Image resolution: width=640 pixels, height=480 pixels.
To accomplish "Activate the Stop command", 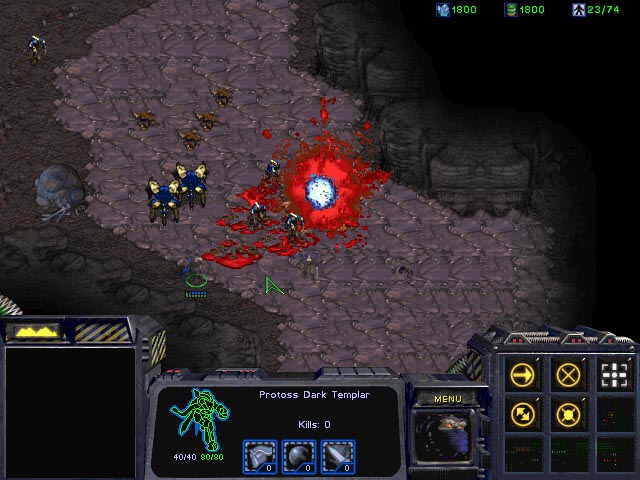I will [568, 375].
